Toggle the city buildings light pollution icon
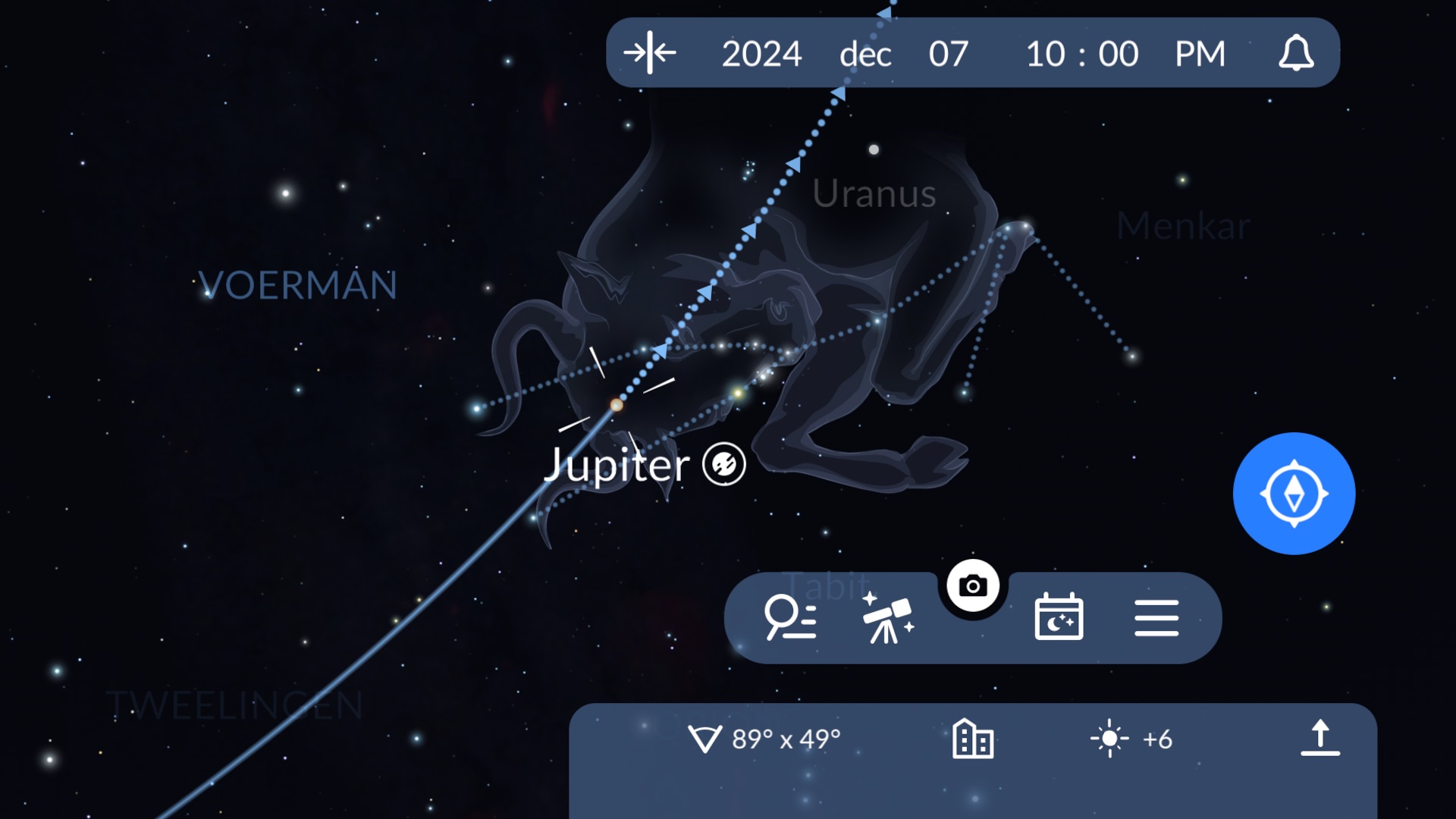Viewport: 1456px width, 819px height. [x=973, y=739]
